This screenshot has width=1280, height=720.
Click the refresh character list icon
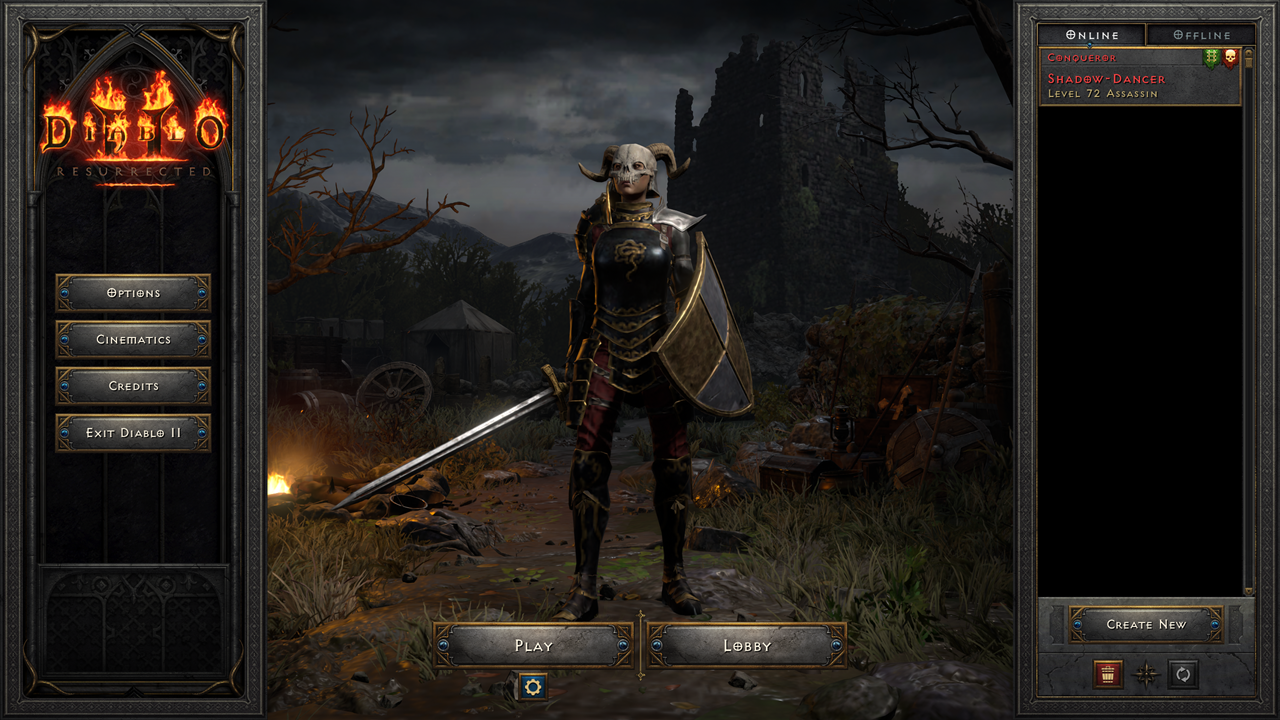click(1184, 673)
